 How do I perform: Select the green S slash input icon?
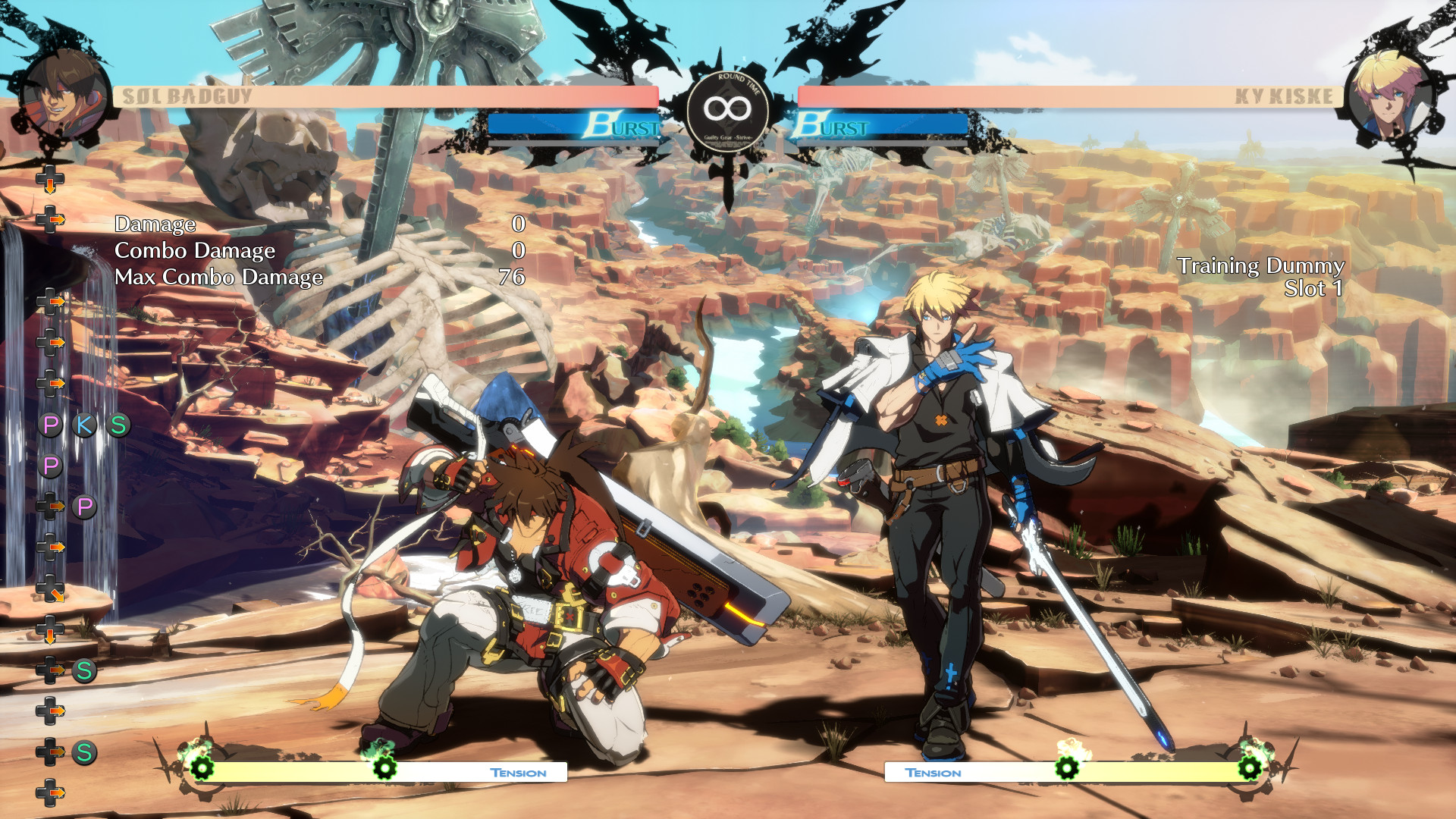117,425
